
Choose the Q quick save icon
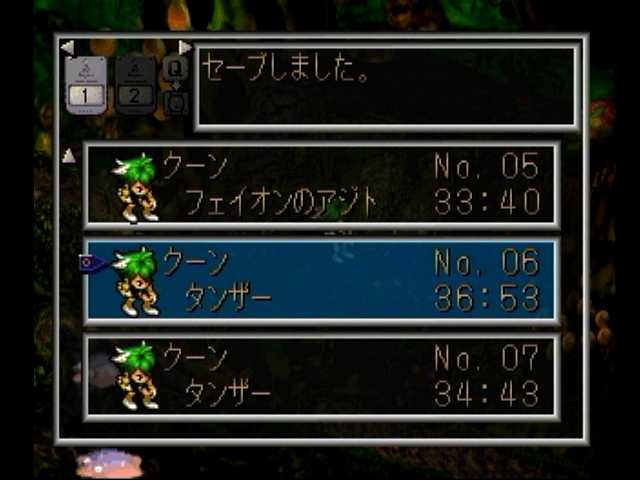[x=175, y=69]
